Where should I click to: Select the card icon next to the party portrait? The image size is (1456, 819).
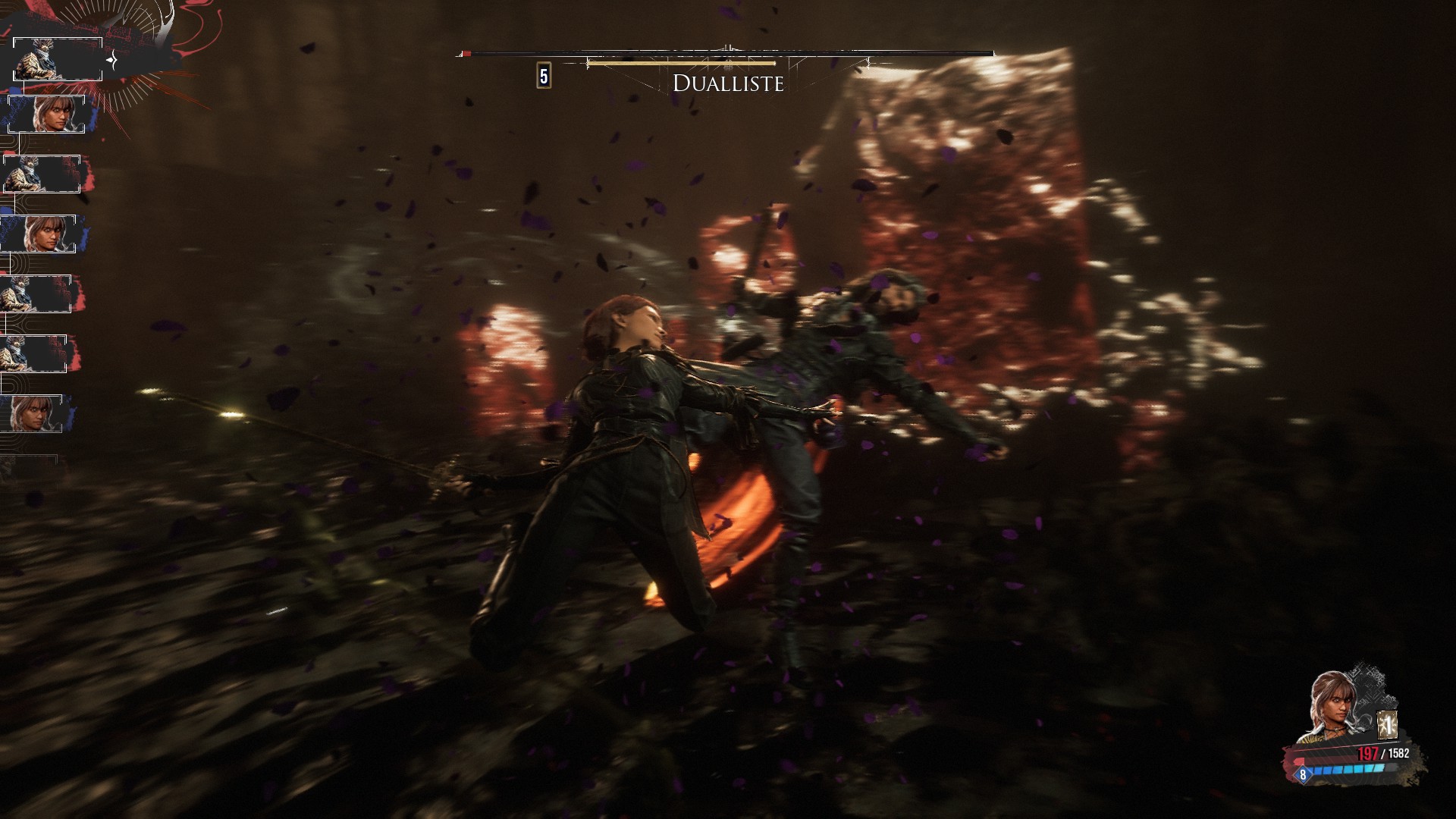(x=1387, y=726)
